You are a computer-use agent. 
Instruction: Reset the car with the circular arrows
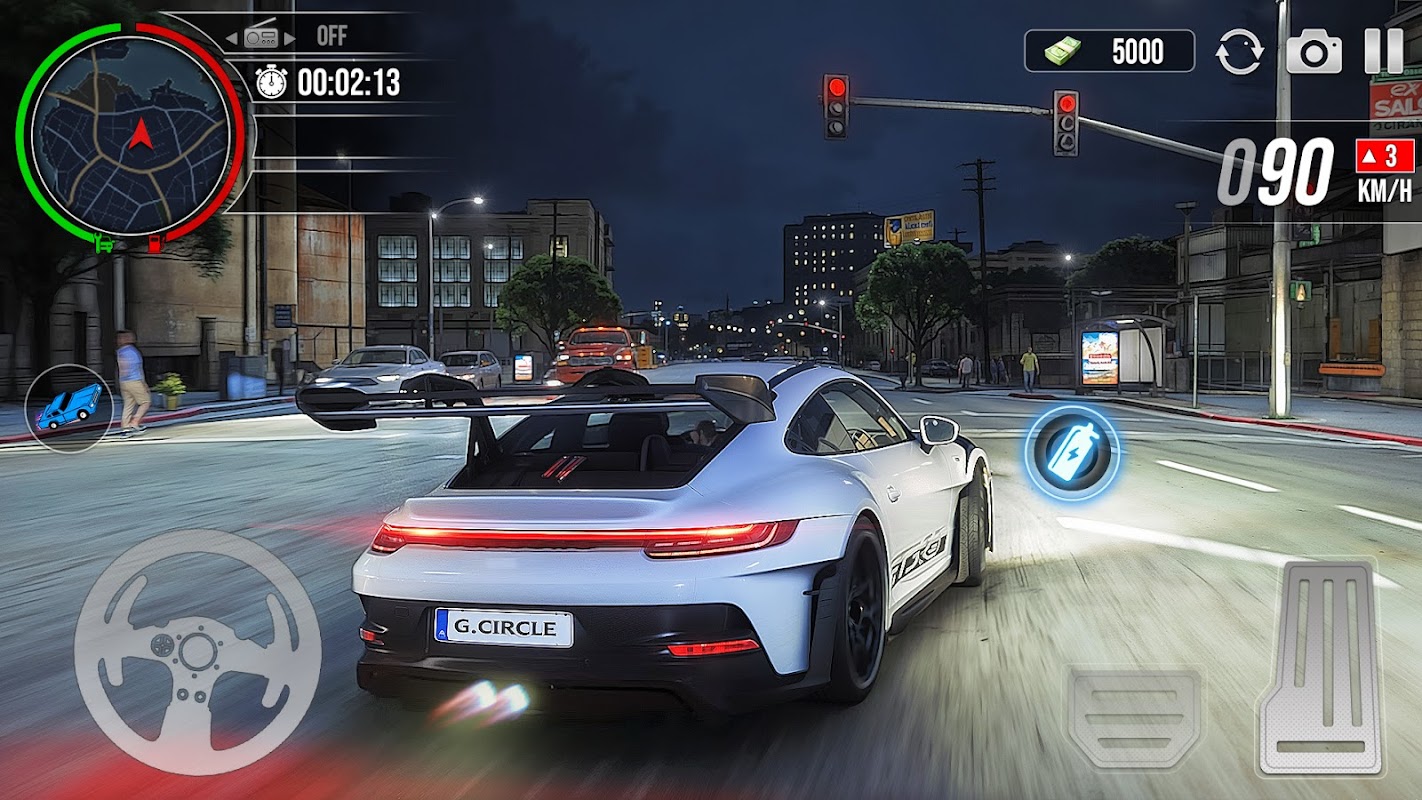[x=1239, y=52]
